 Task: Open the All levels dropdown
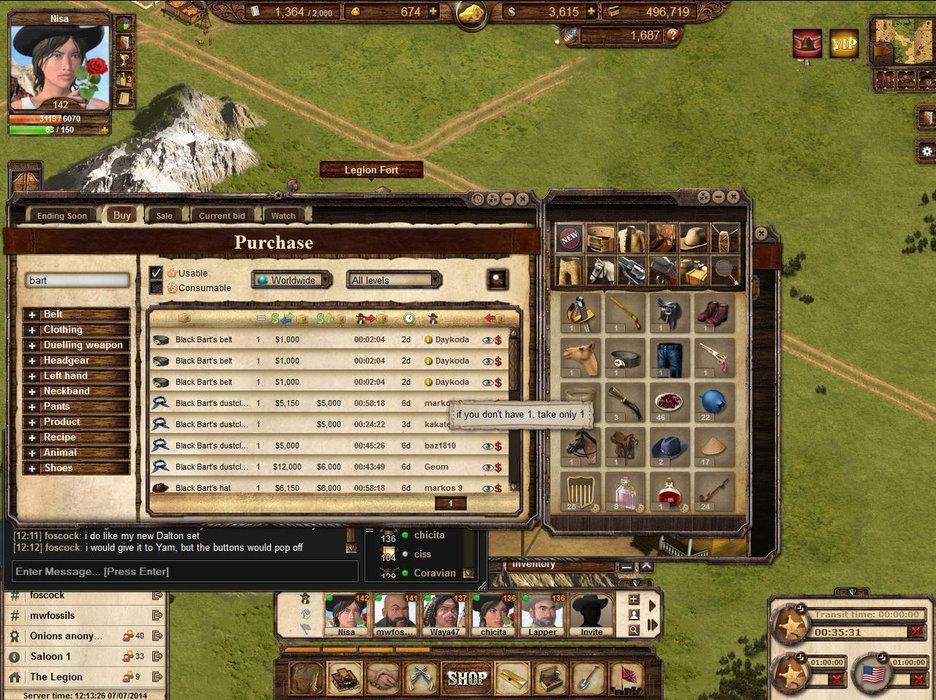point(393,280)
